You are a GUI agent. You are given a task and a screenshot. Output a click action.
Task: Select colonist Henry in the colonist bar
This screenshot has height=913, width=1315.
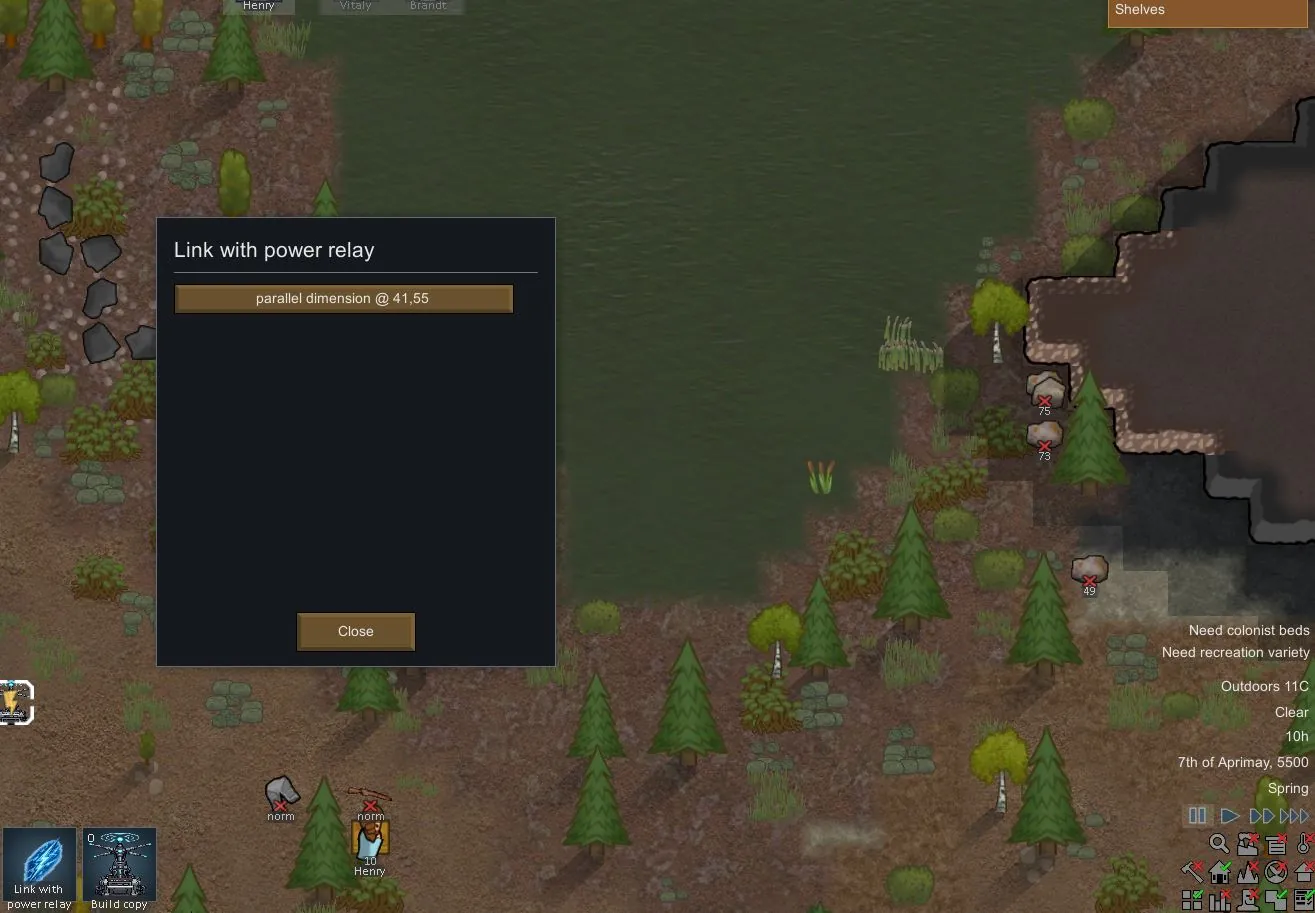point(259,6)
